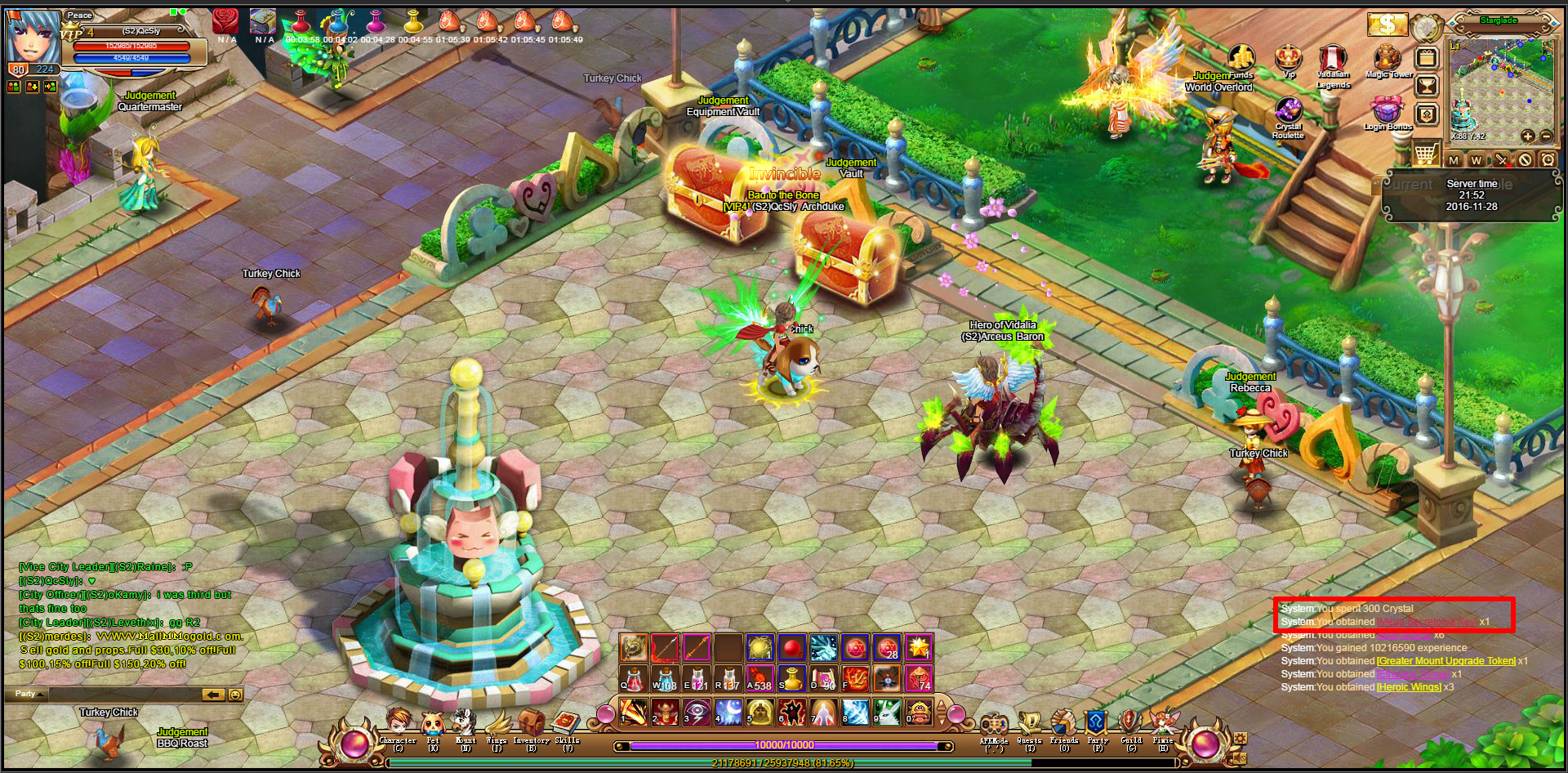Viewport: 1568px width, 773px height.
Task: Open the Character menu
Action: coord(398,725)
